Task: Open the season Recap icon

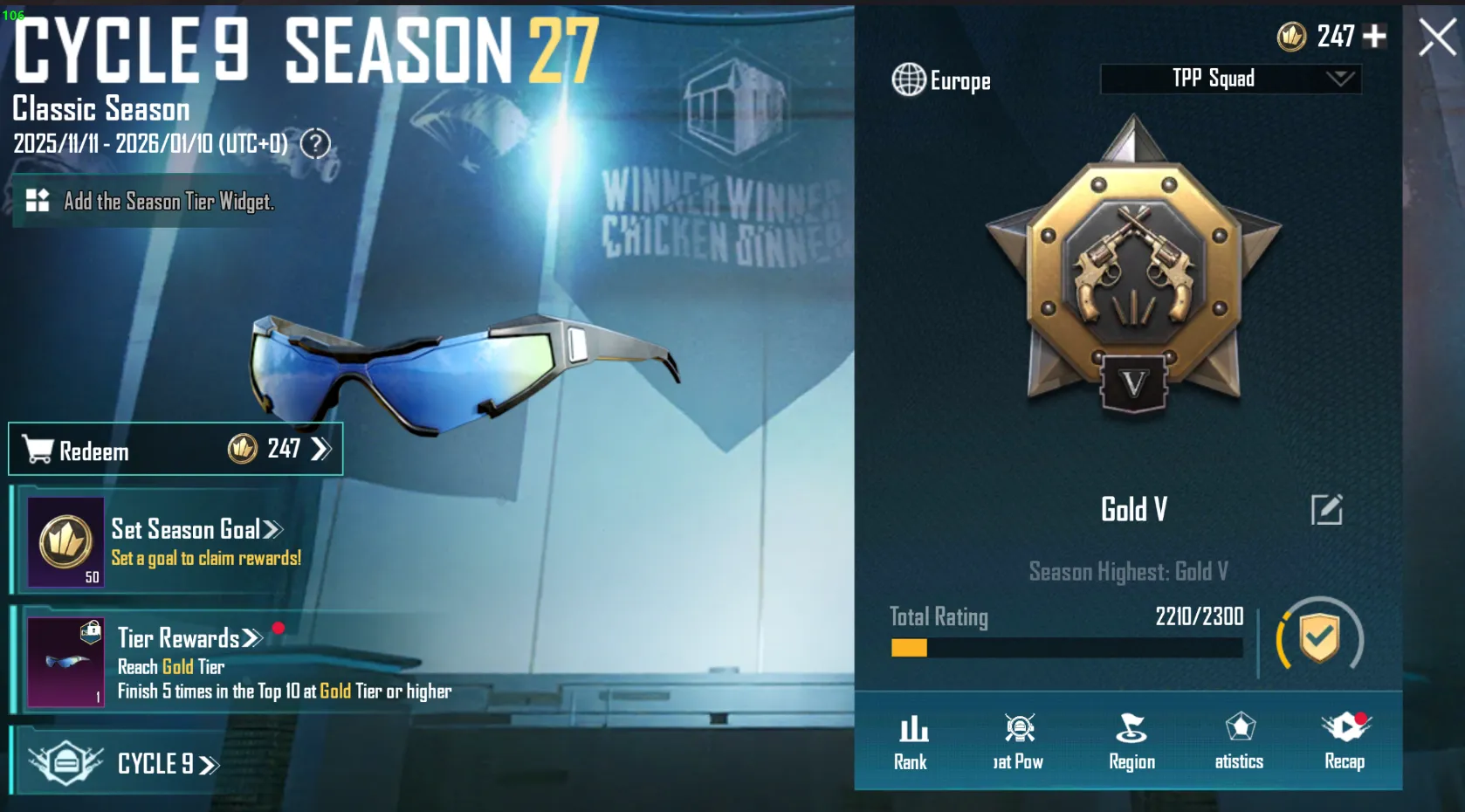Action: click(x=1344, y=732)
